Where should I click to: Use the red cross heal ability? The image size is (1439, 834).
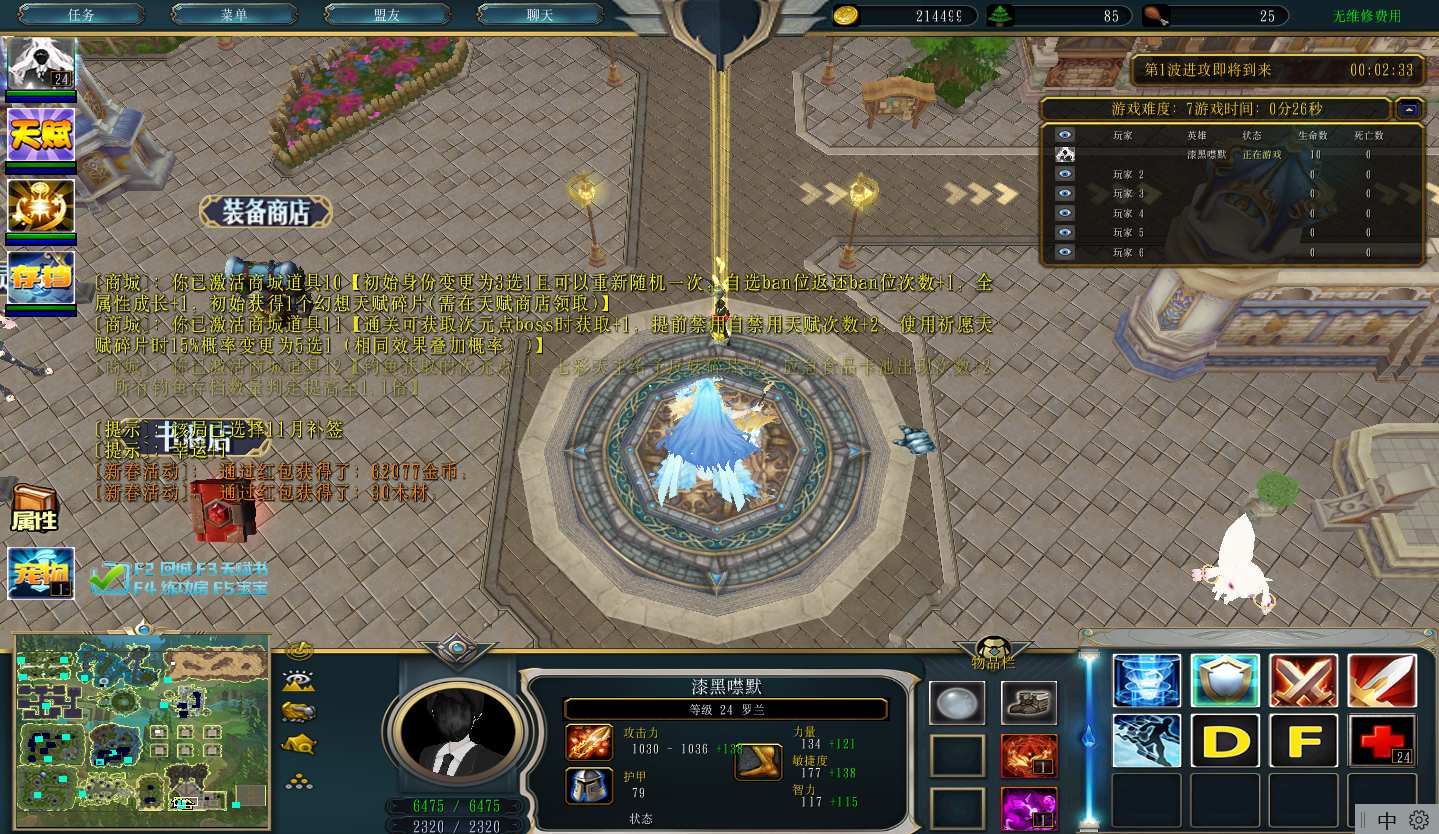point(1382,741)
